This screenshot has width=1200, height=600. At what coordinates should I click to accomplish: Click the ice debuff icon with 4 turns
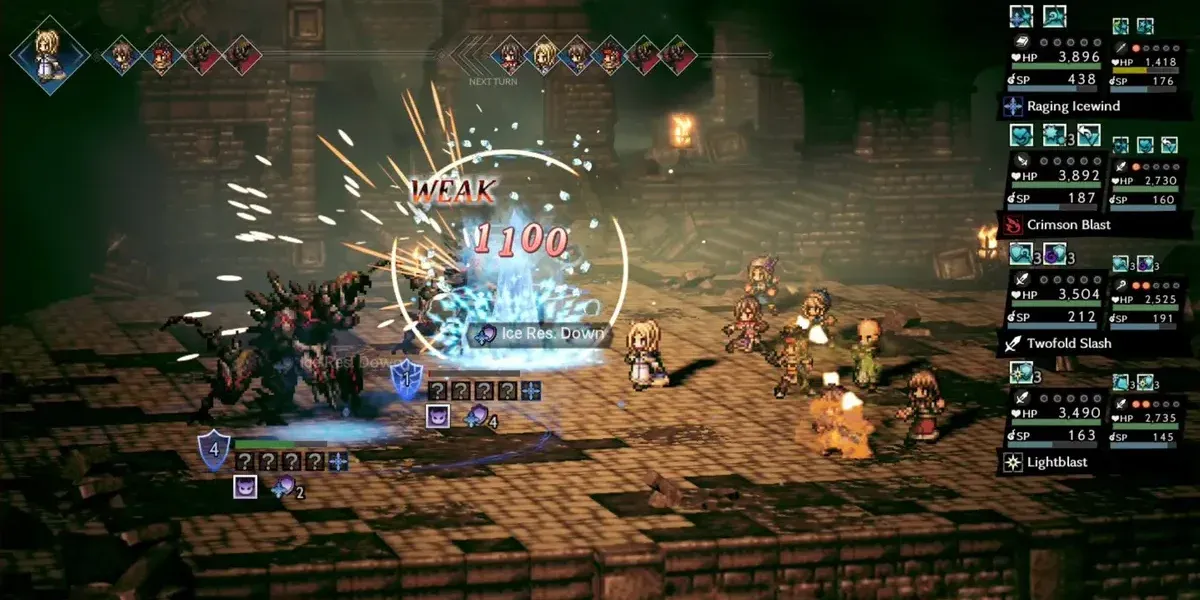tap(476, 418)
